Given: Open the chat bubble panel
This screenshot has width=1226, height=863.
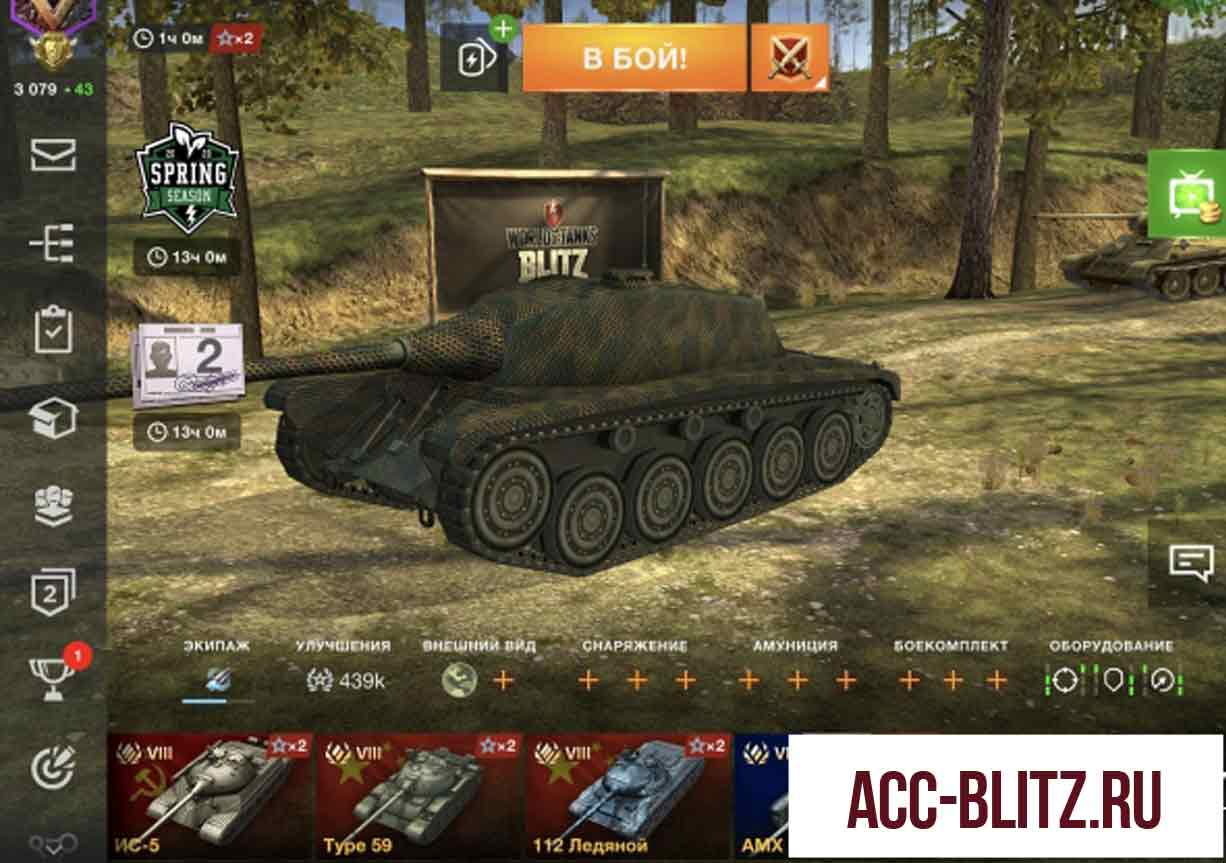Looking at the screenshot, I should point(1190,562).
